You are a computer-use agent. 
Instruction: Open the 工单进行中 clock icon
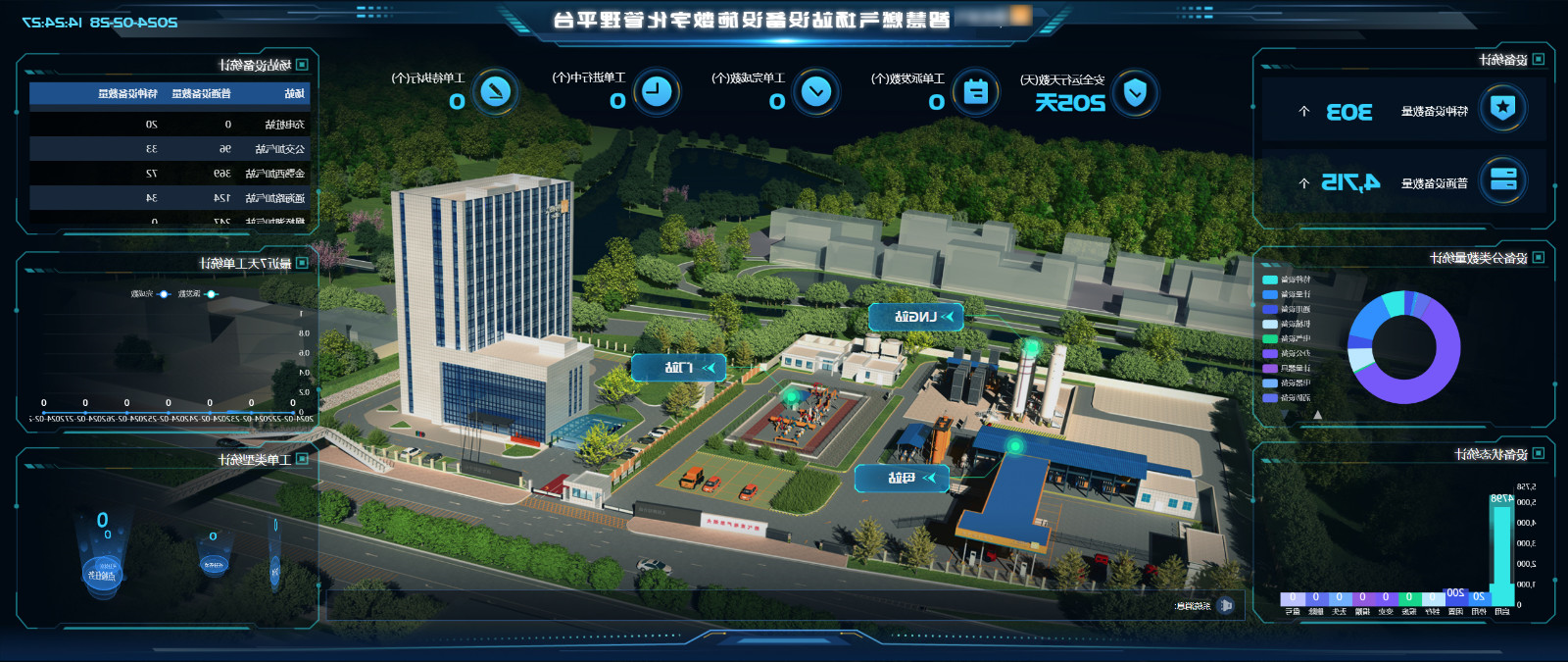coord(656,92)
